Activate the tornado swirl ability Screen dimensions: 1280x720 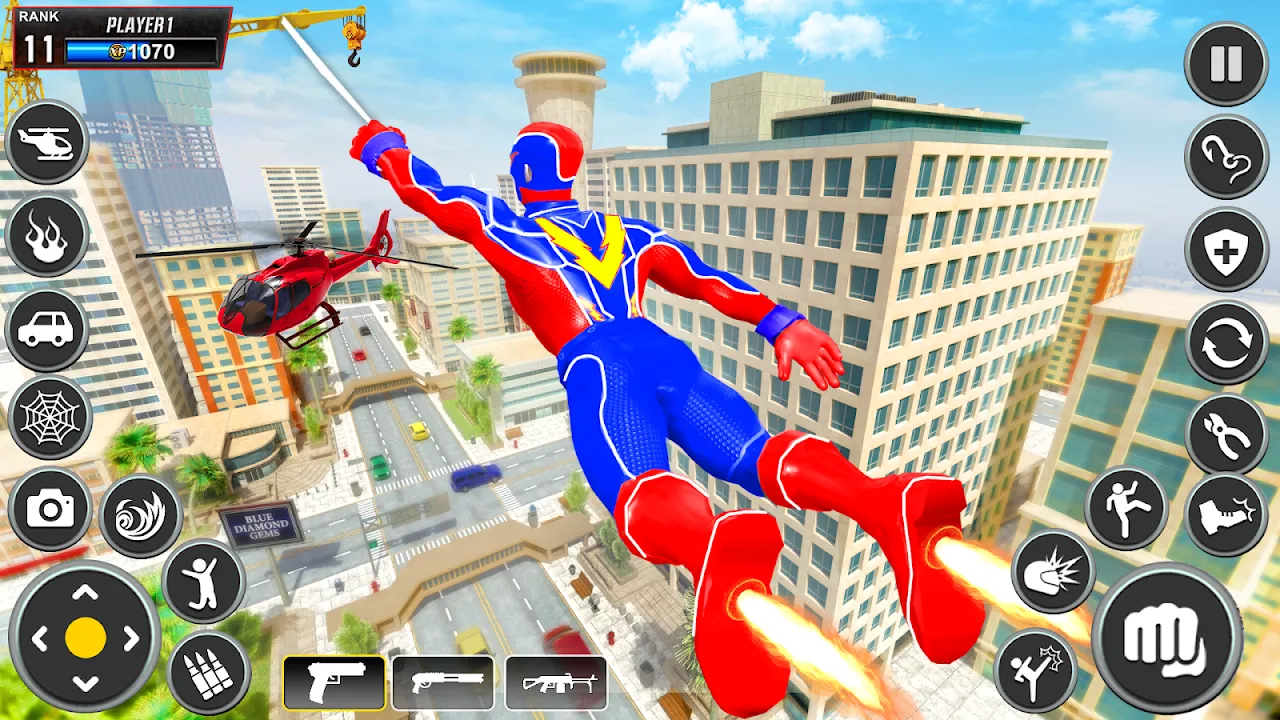pyautogui.click(x=140, y=516)
